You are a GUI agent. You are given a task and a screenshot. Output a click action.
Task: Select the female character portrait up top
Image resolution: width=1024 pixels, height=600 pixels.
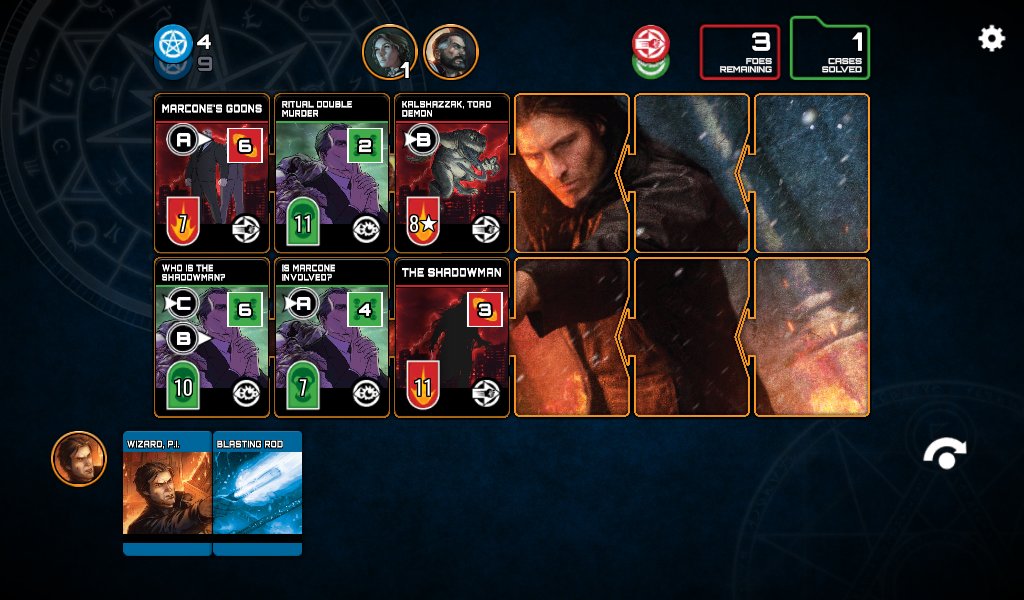[389, 52]
